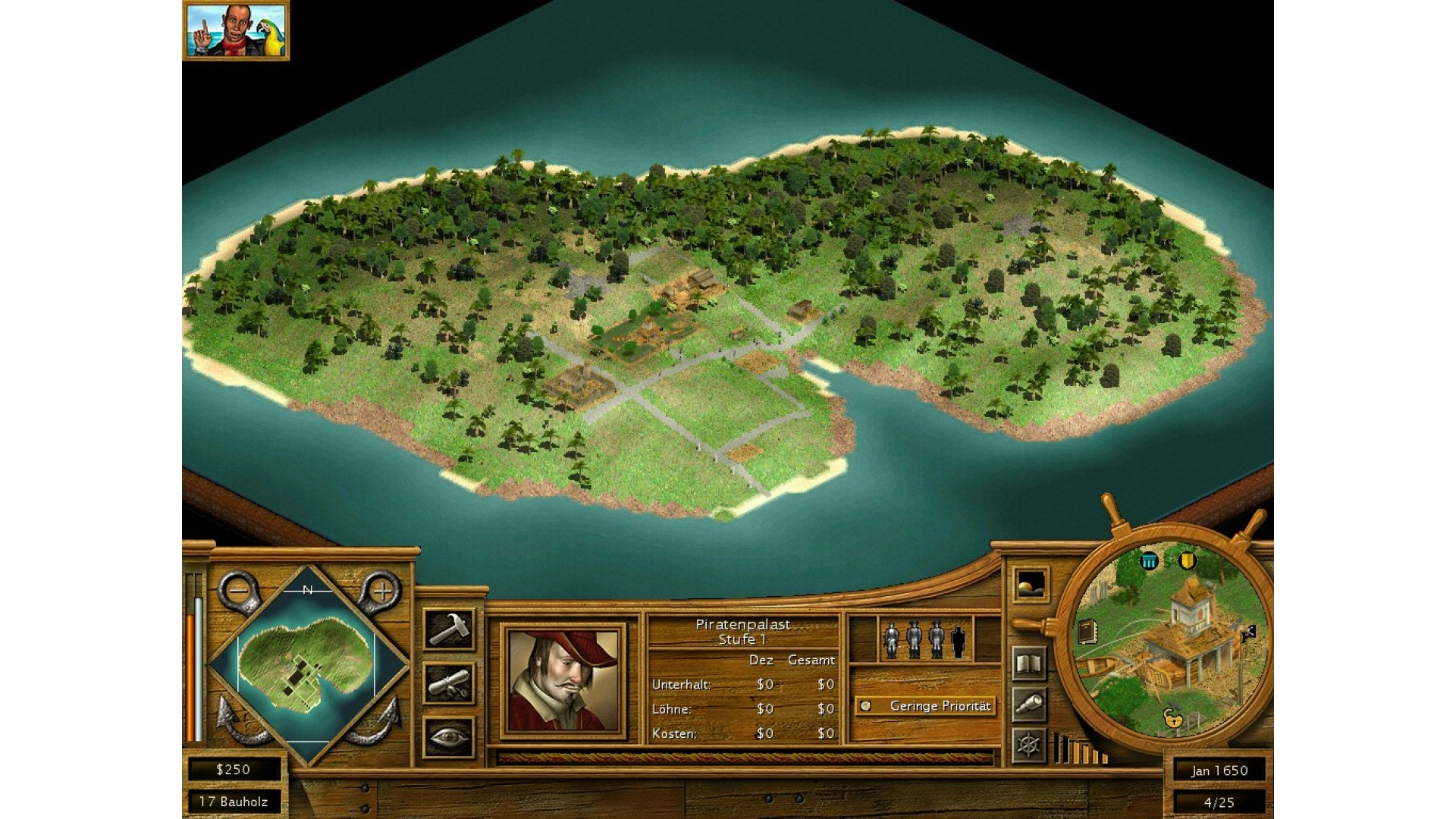1456x819 pixels.
Task: Open the ship's wheel options button
Action: [1029, 745]
